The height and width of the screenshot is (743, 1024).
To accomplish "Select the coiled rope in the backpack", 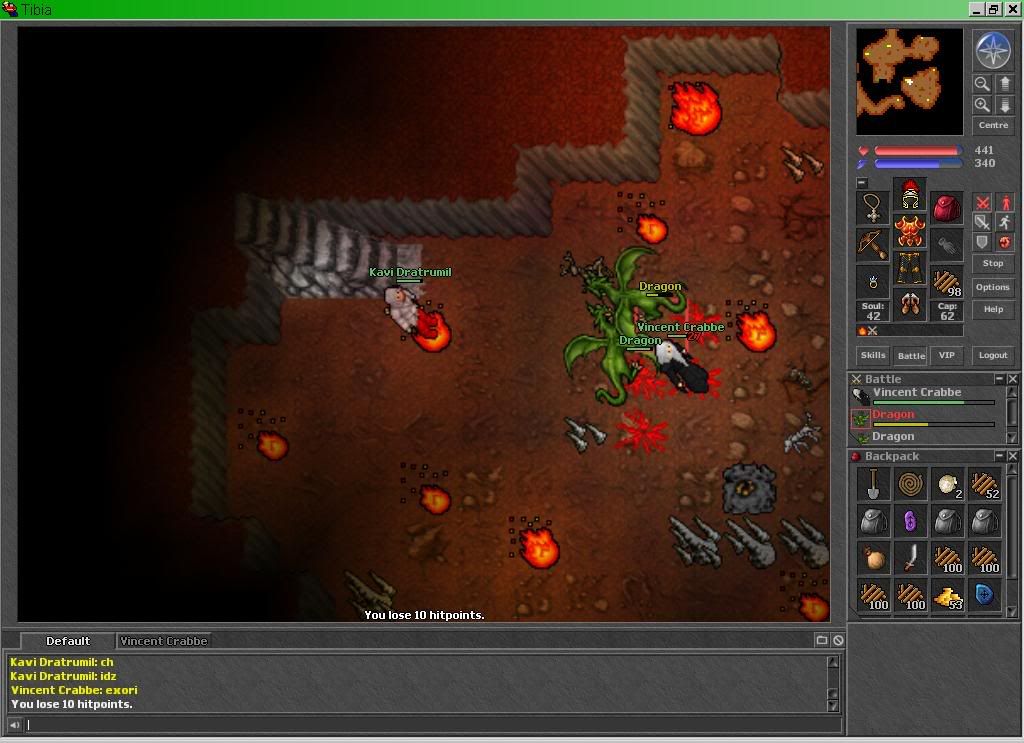I will click(910, 485).
